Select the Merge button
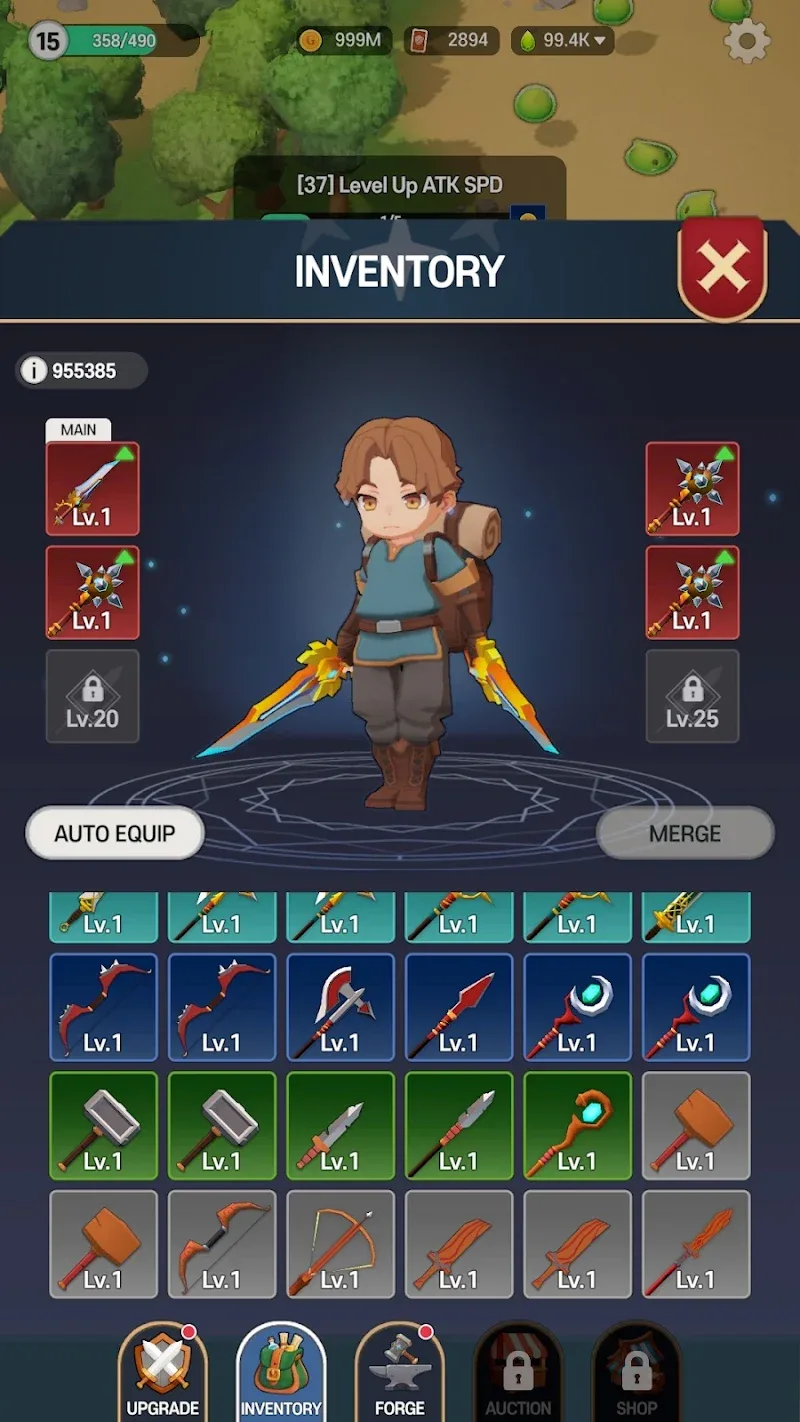This screenshot has width=800, height=1422. click(685, 834)
